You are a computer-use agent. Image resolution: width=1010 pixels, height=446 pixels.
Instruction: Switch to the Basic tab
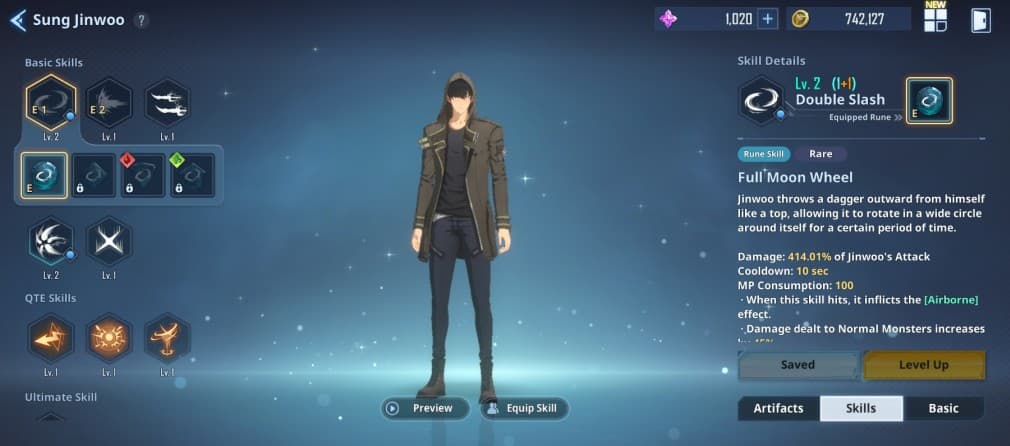click(x=943, y=408)
